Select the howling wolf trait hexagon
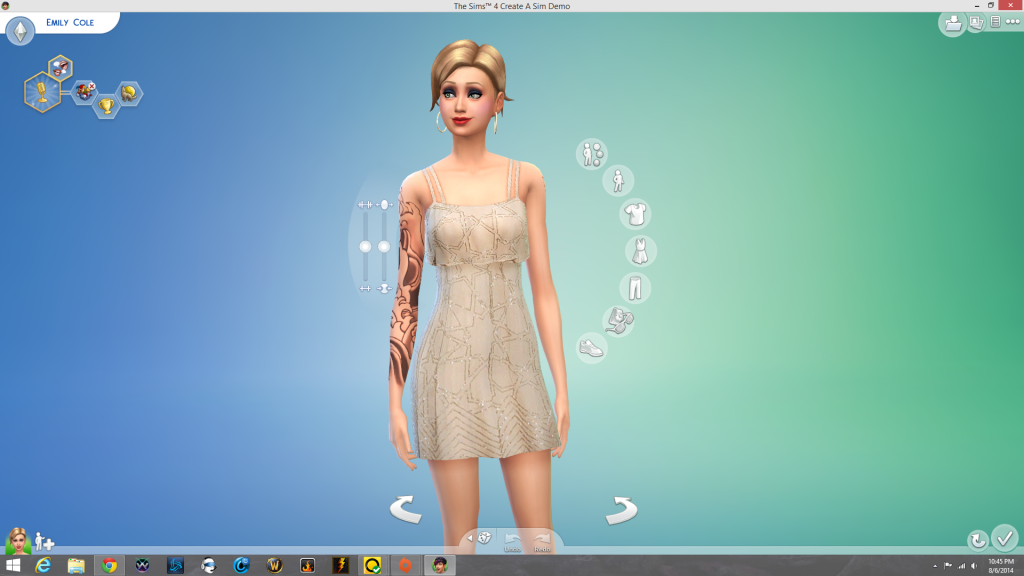 click(130, 93)
